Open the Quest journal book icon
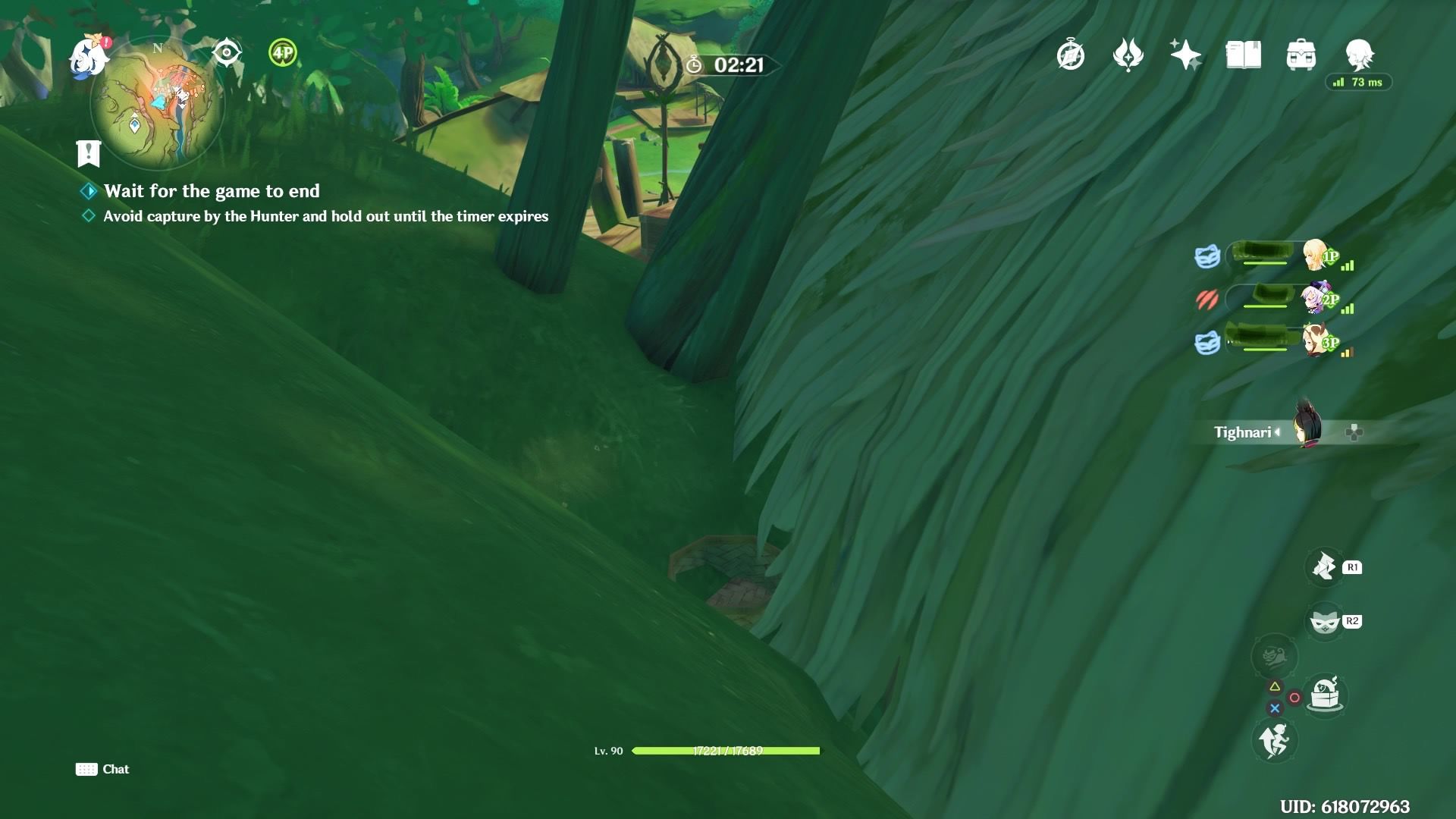Viewport: 1456px width, 819px height. 1243,55
